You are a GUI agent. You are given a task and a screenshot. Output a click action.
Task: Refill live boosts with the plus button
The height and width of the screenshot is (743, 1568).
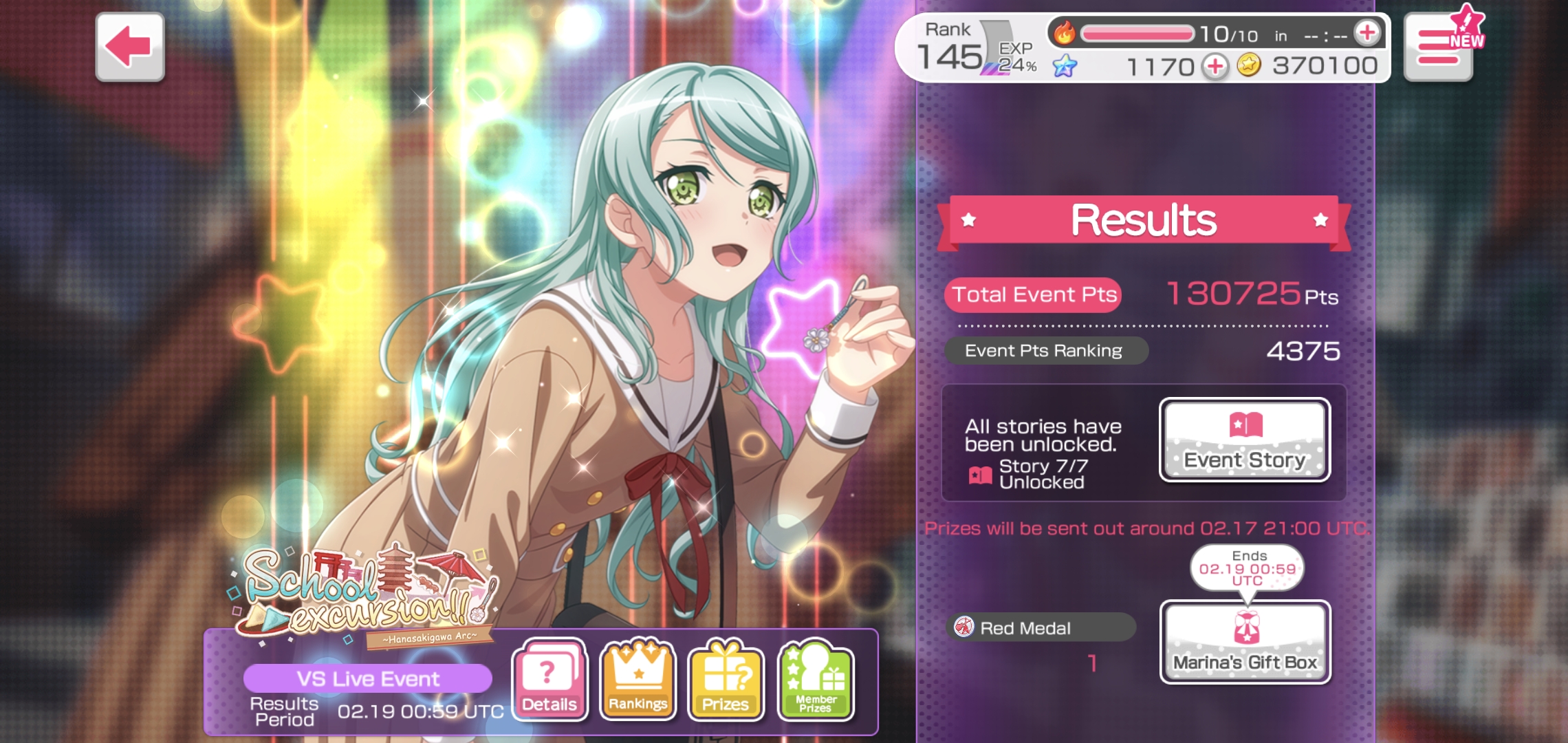coord(1366,32)
